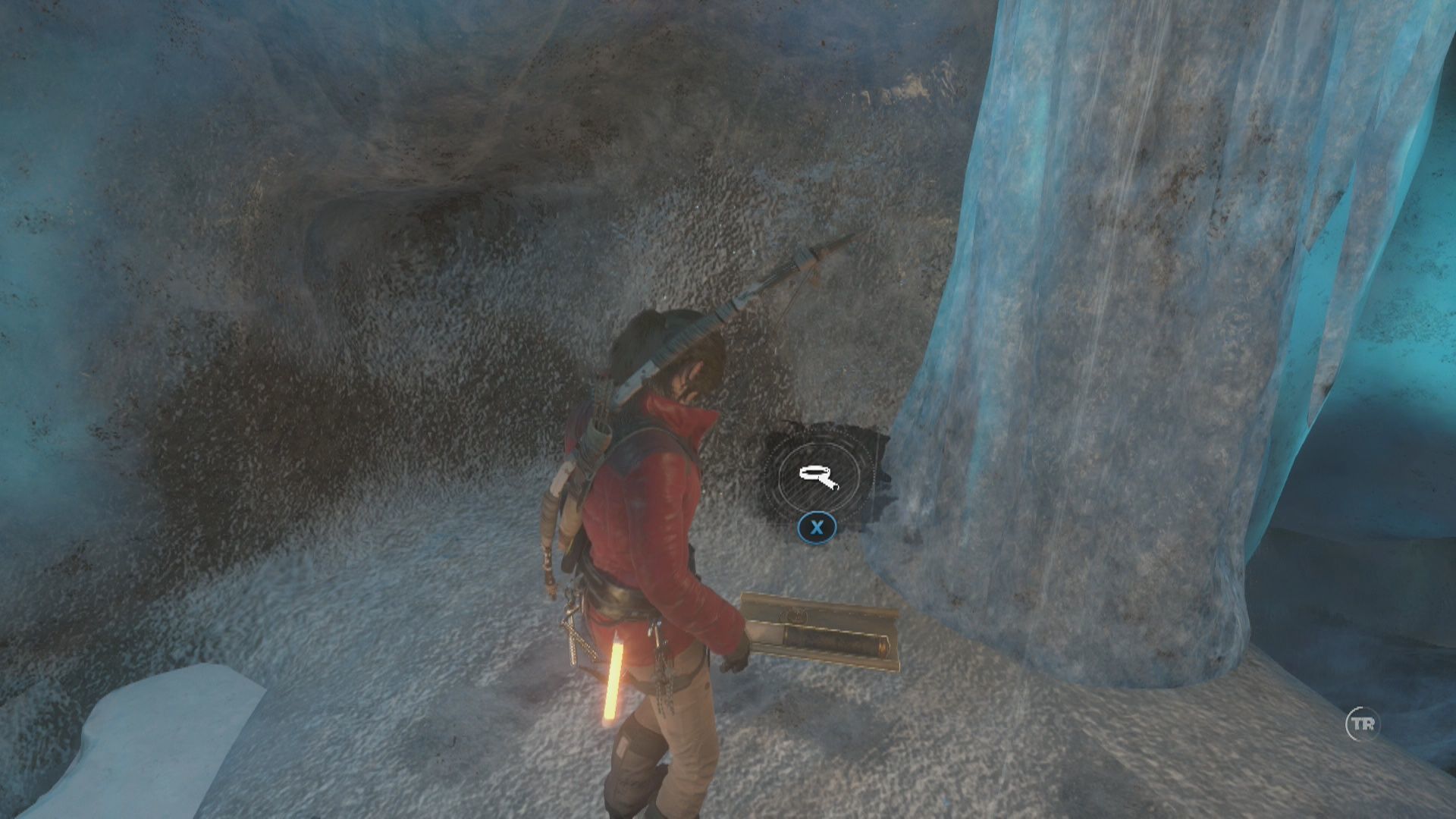Select the examine item interaction icon
This screenshot has height=819, width=1456.
pos(817,476)
